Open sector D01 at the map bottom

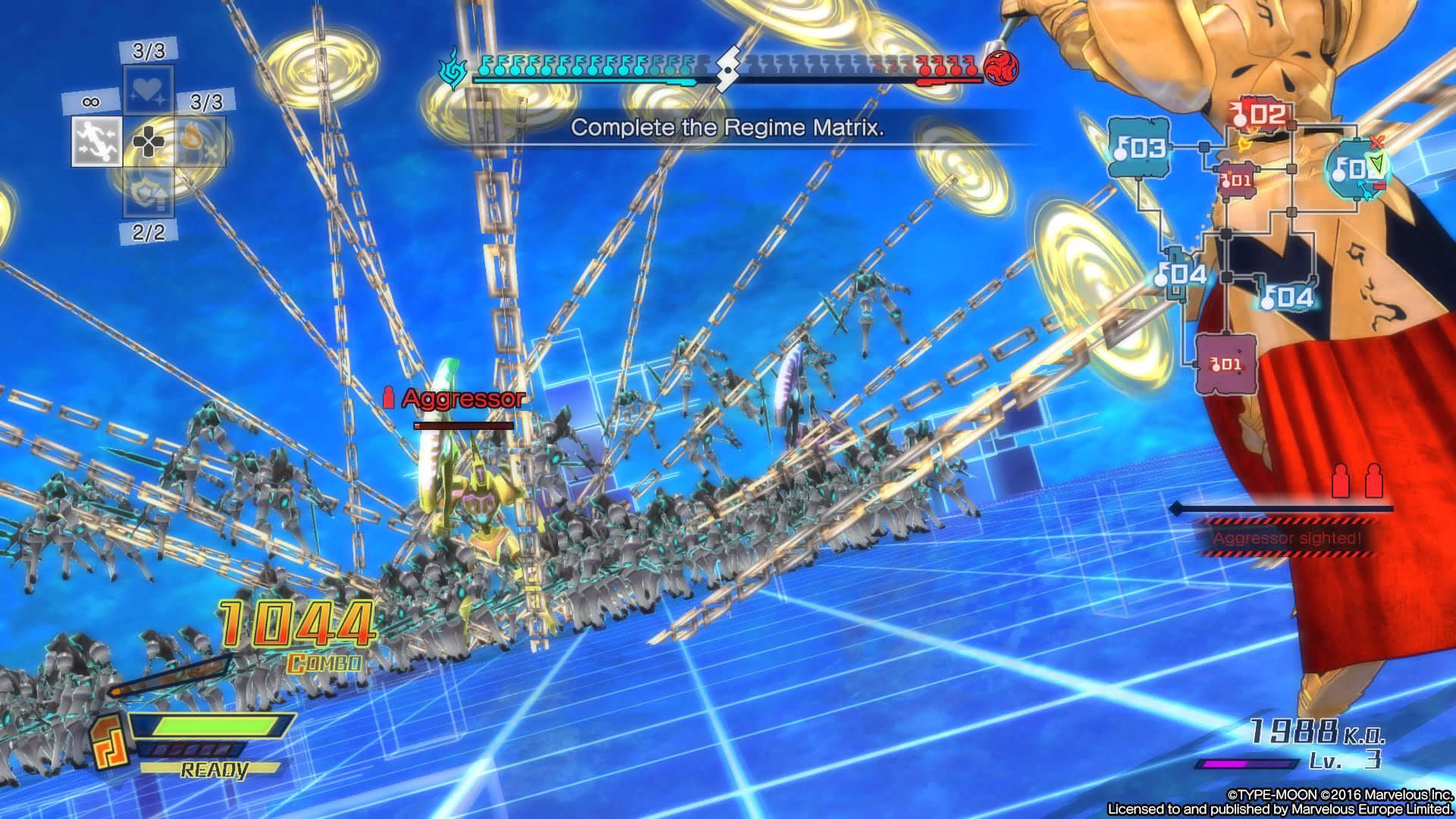1225,363
